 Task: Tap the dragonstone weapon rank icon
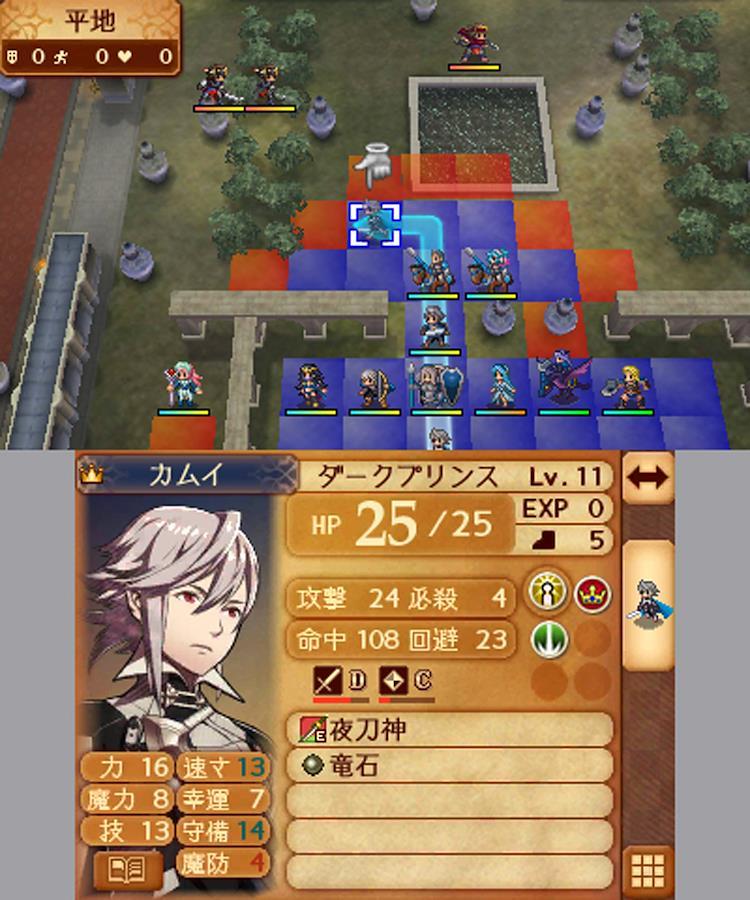coord(396,681)
